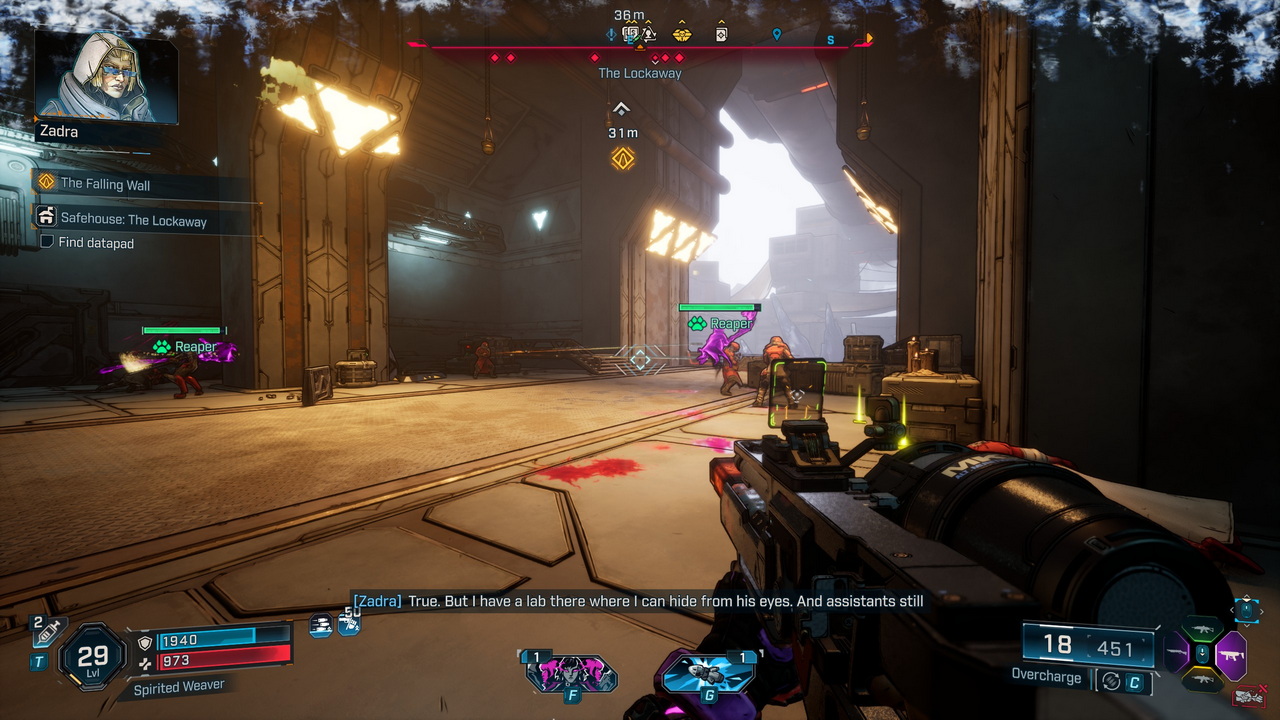
Task: Click the buff icon showing 50
Action: click(349, 622)
